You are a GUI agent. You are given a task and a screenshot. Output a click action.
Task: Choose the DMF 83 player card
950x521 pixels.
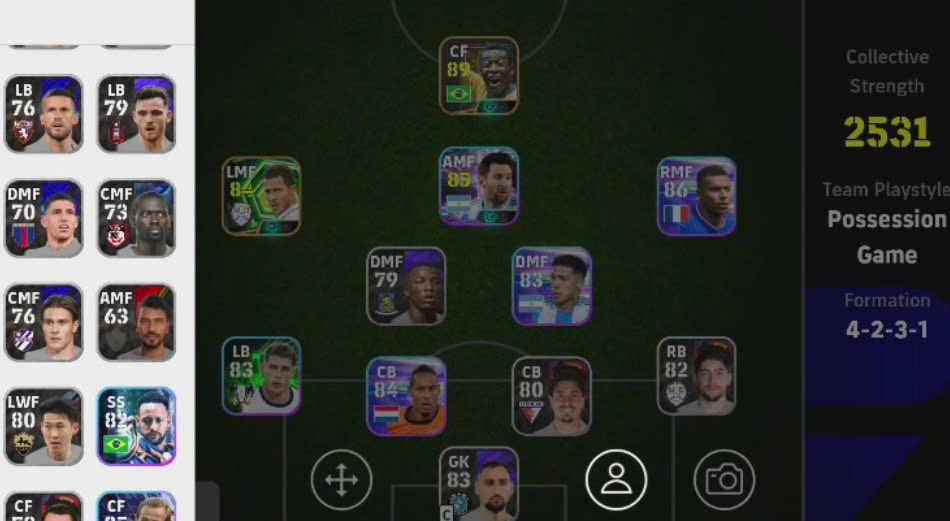(x=552, y=286)
